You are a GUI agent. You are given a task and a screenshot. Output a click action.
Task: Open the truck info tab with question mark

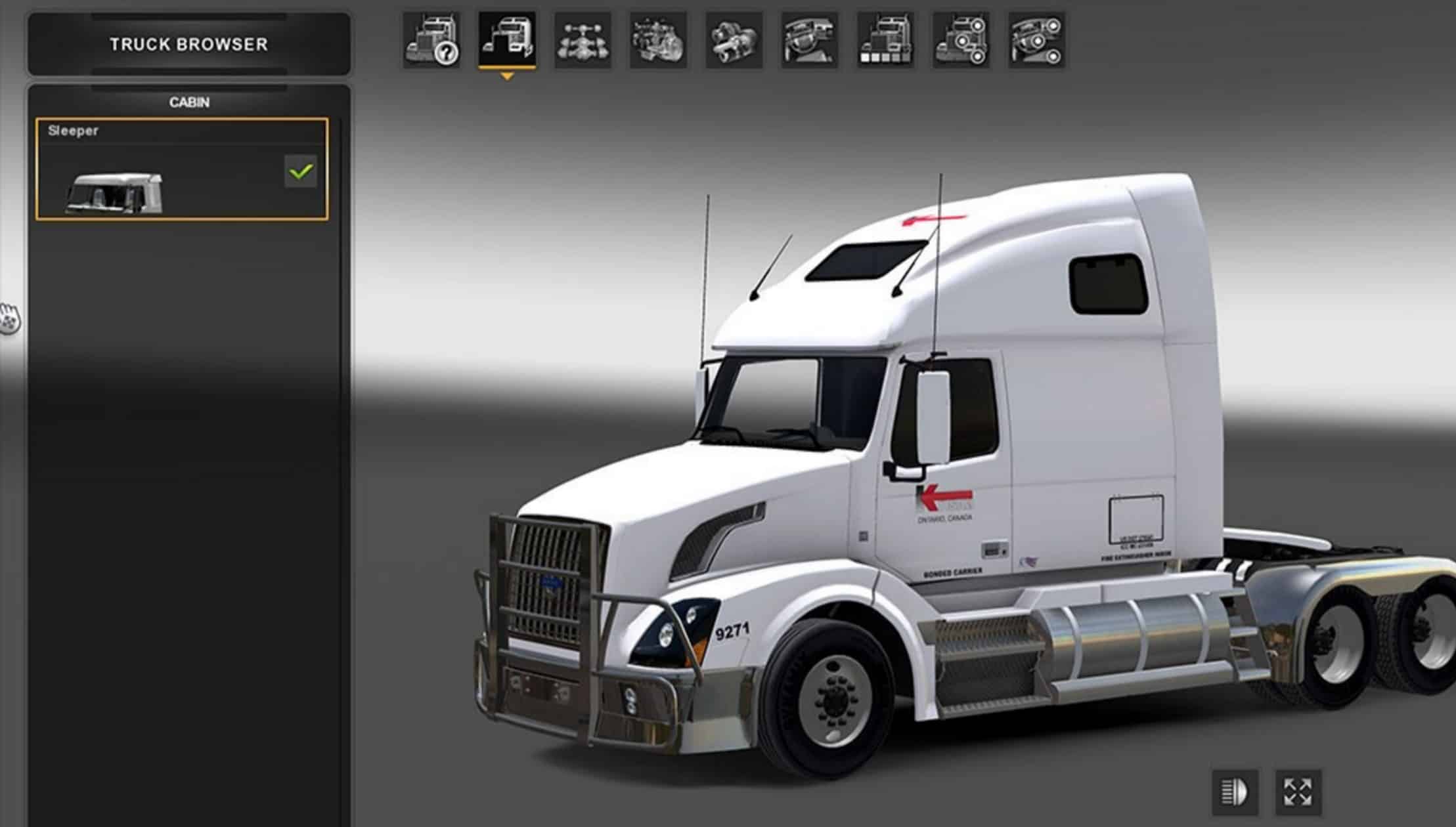tap(431, 41)
